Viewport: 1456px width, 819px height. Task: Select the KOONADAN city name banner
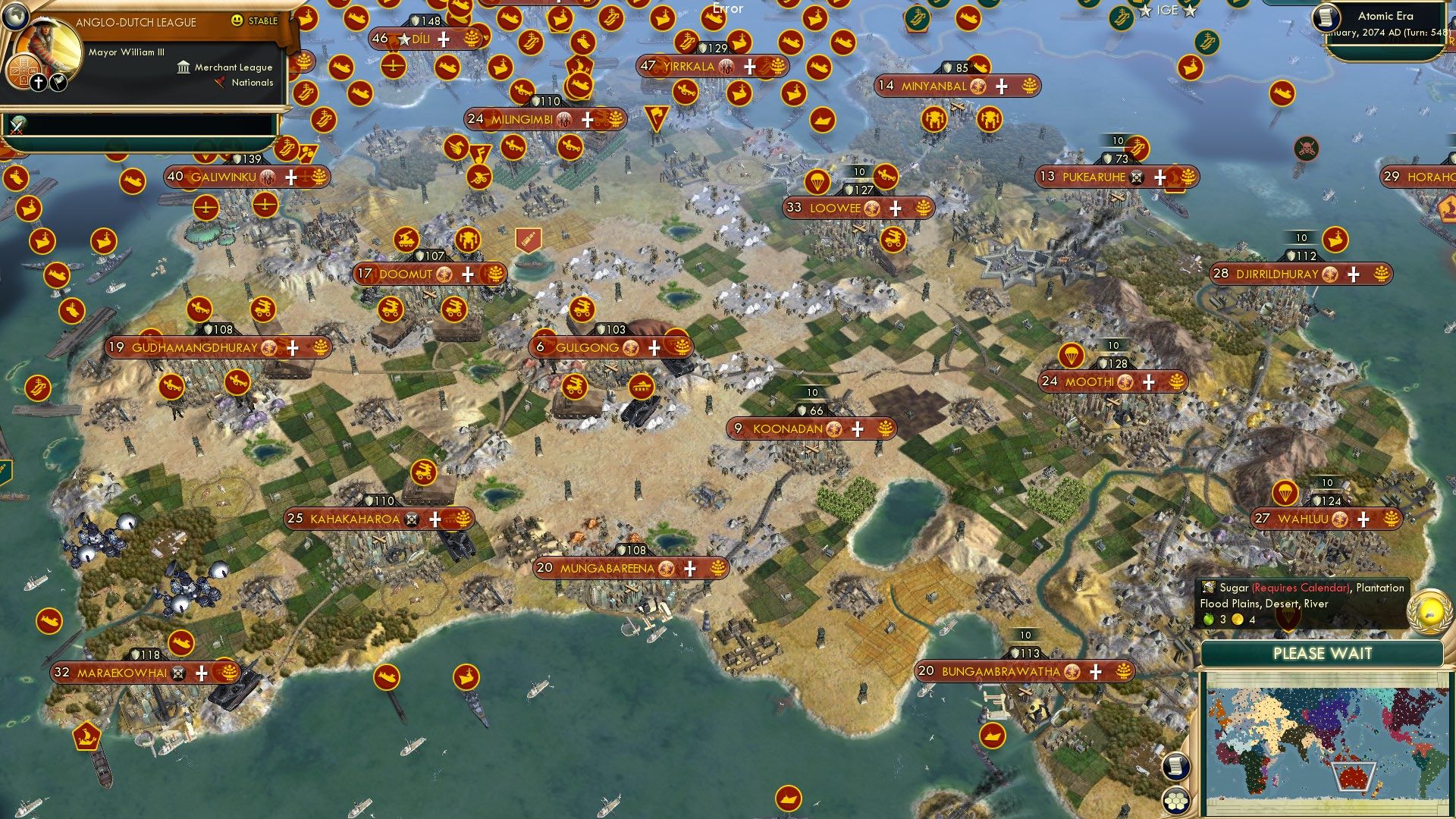(789, 428)
